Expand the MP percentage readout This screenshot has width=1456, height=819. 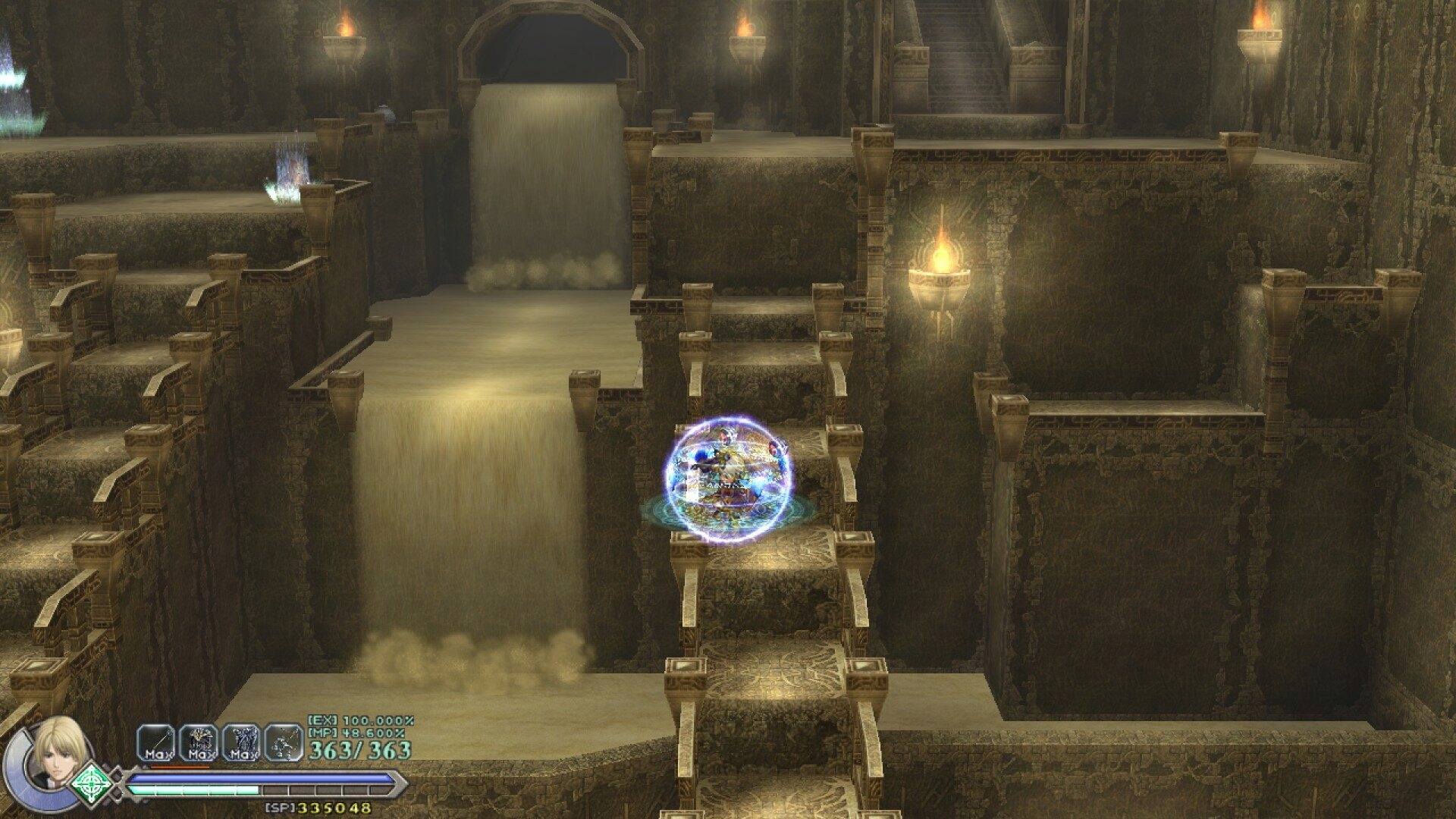[372, 733]
